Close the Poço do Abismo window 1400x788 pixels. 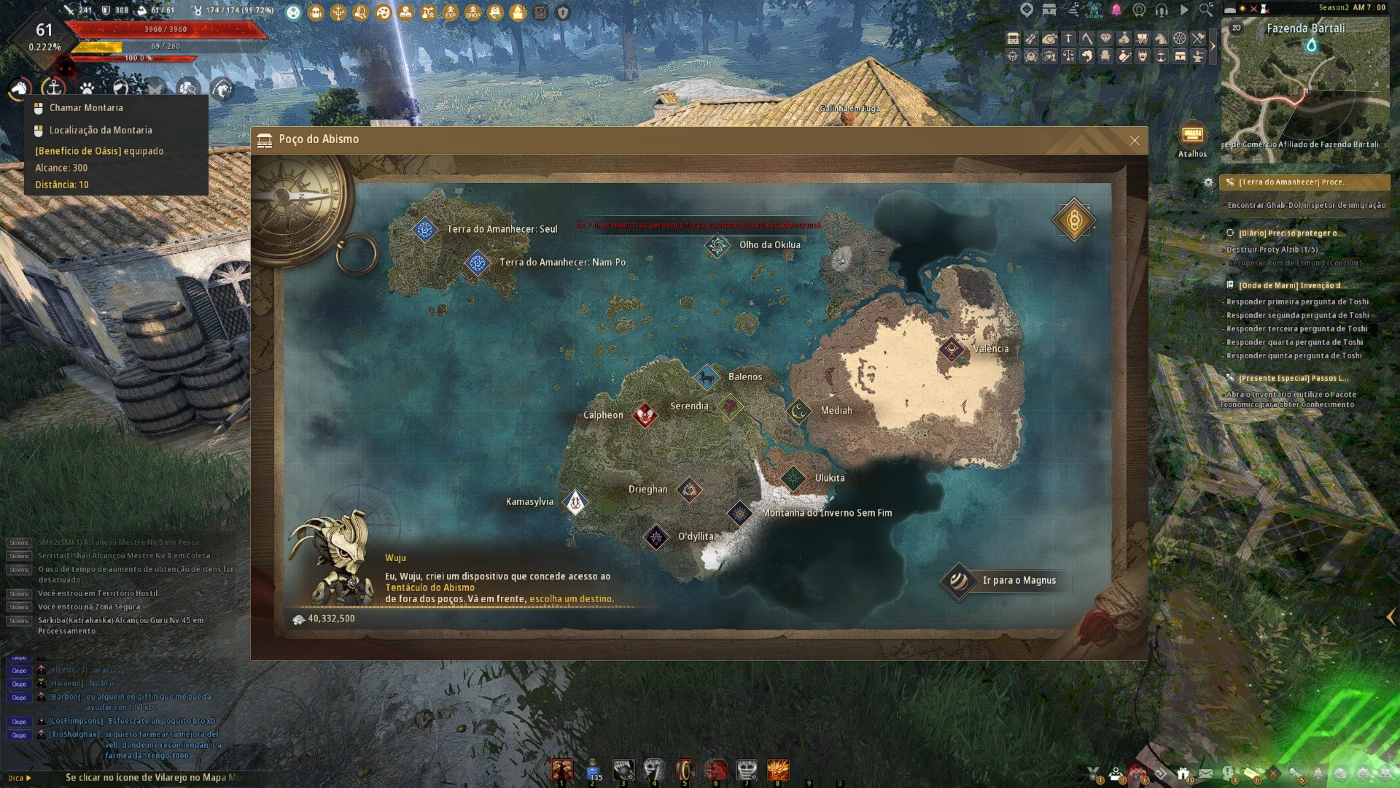1134,141
